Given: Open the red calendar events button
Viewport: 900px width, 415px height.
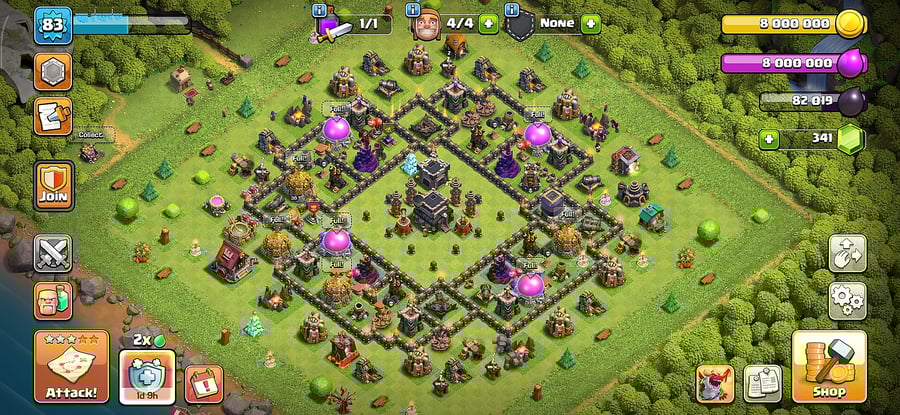Looking at the screenshot, I should [203, 384].
